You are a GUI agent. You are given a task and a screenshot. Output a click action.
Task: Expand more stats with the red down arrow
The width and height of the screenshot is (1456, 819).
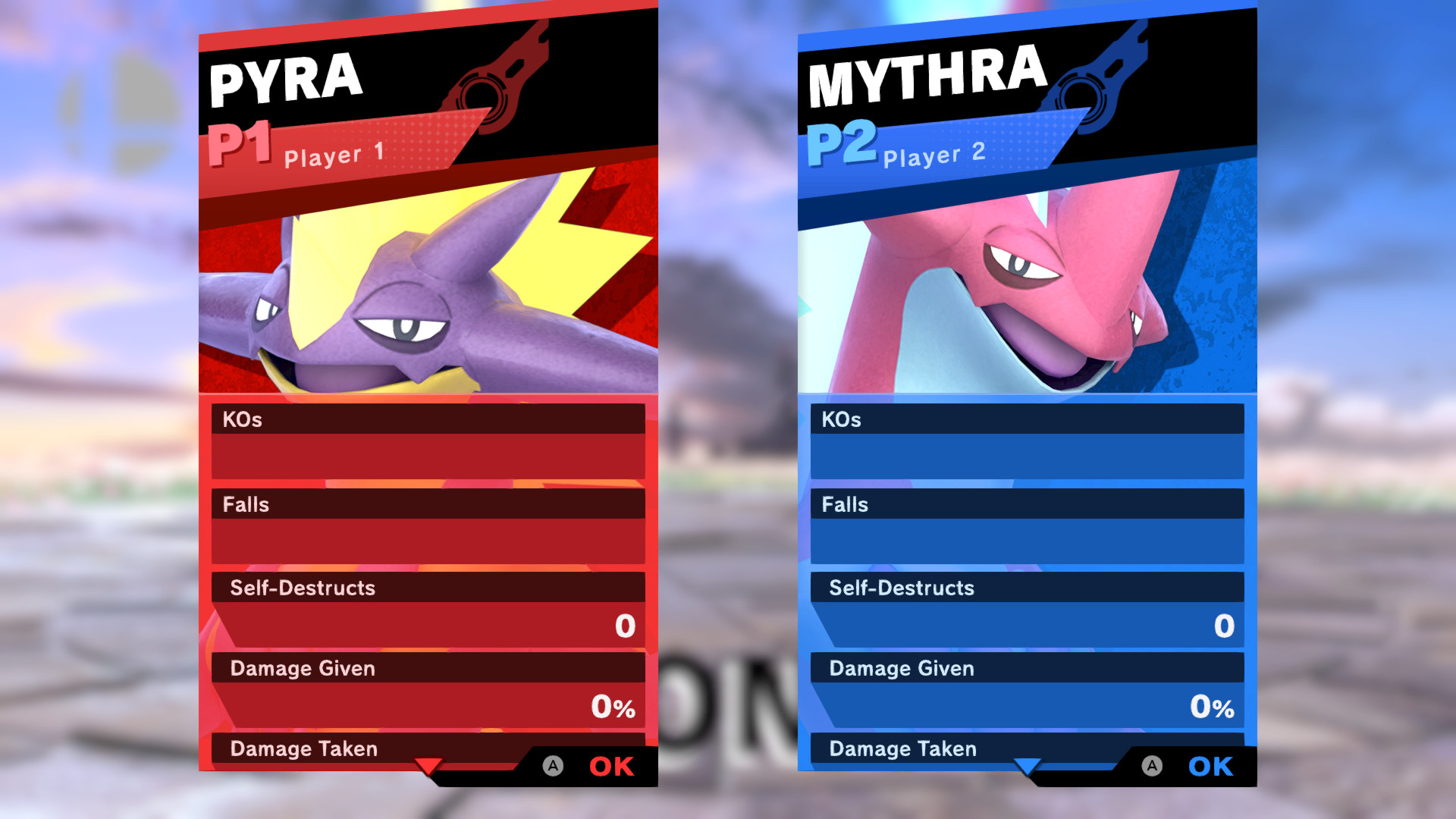429,767
